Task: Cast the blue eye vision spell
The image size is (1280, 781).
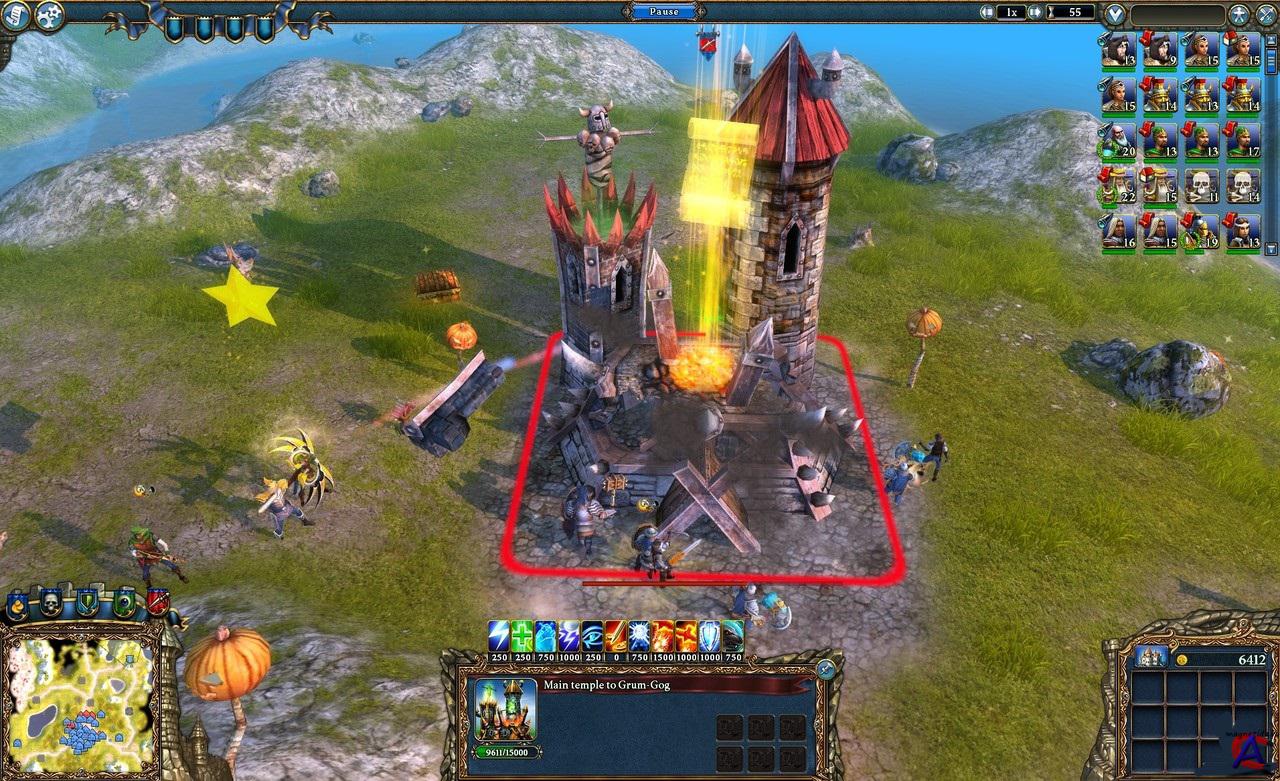Action: (592, 635)
